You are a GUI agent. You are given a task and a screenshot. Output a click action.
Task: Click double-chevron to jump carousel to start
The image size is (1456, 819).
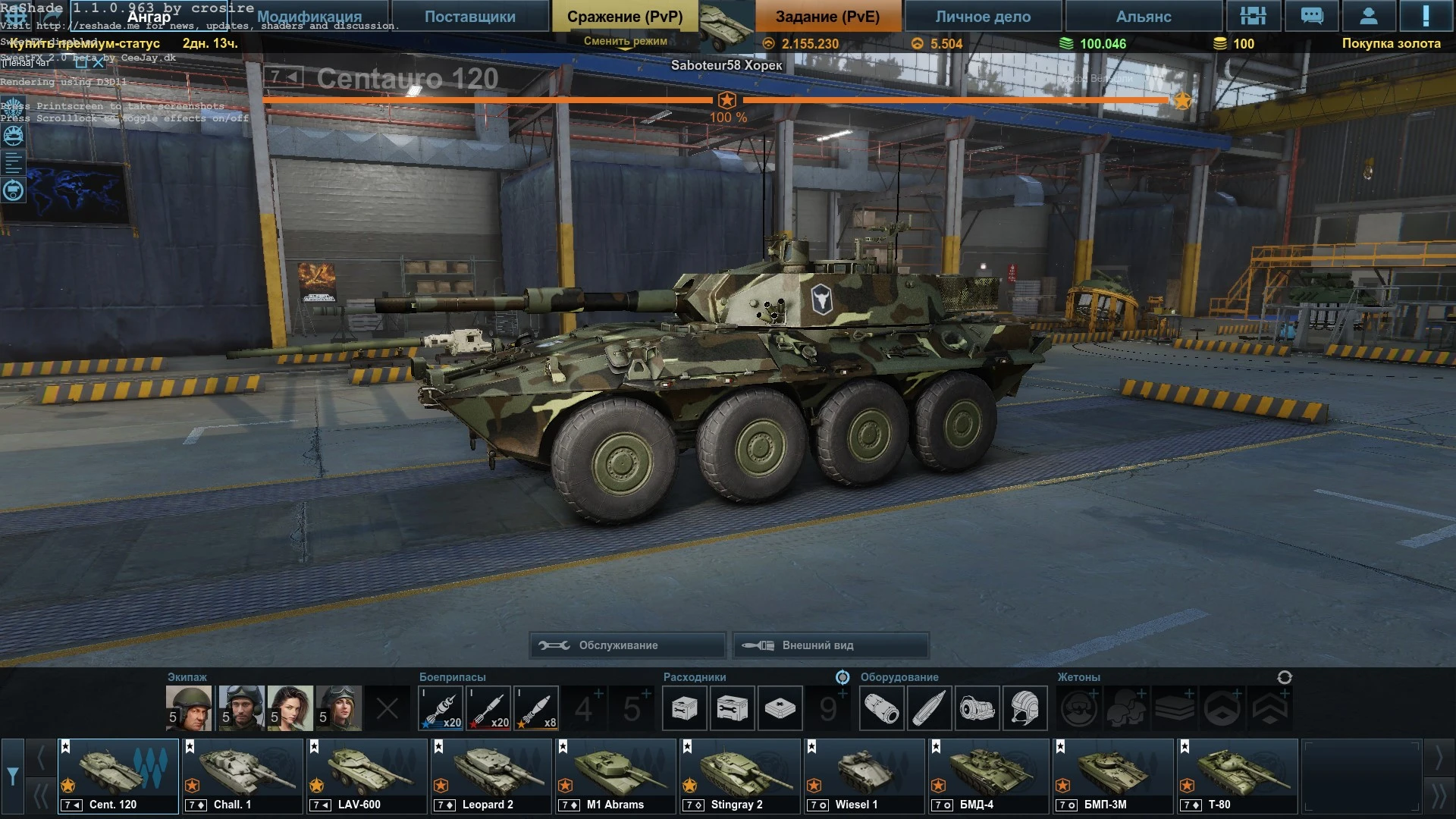[40, 792]
